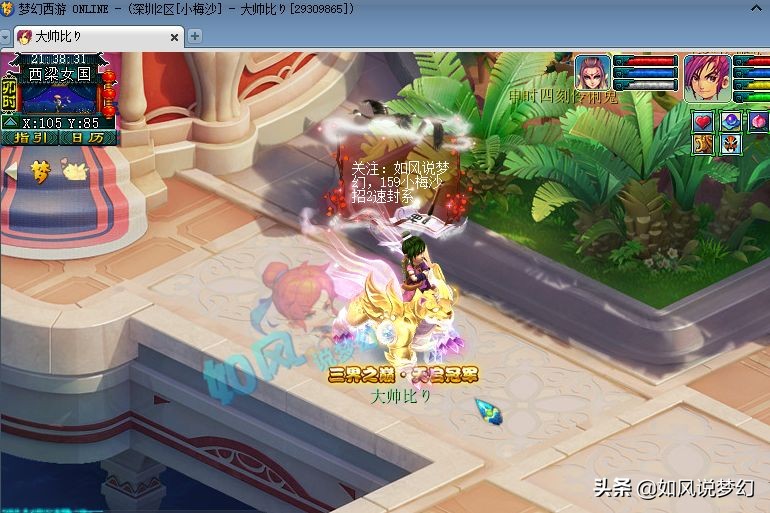Screen dimensions: 770x513
Task: Select the red heart buff icon
Action: pos(703,121)
